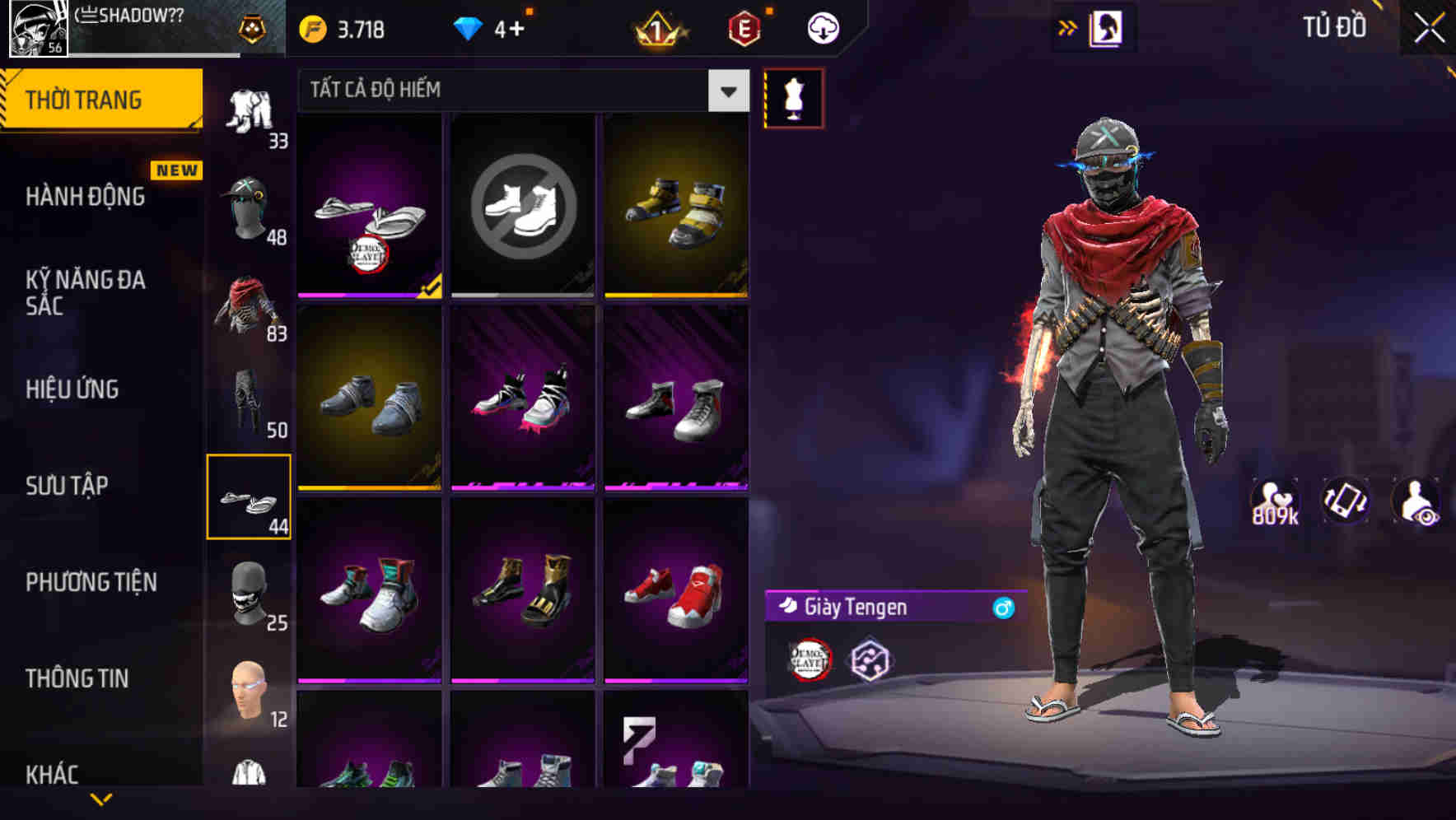The height and width of the screenshot is (820, 1456).
Task: Click the double-arrow chevron near top right
Action: [x=1068, y=26]
